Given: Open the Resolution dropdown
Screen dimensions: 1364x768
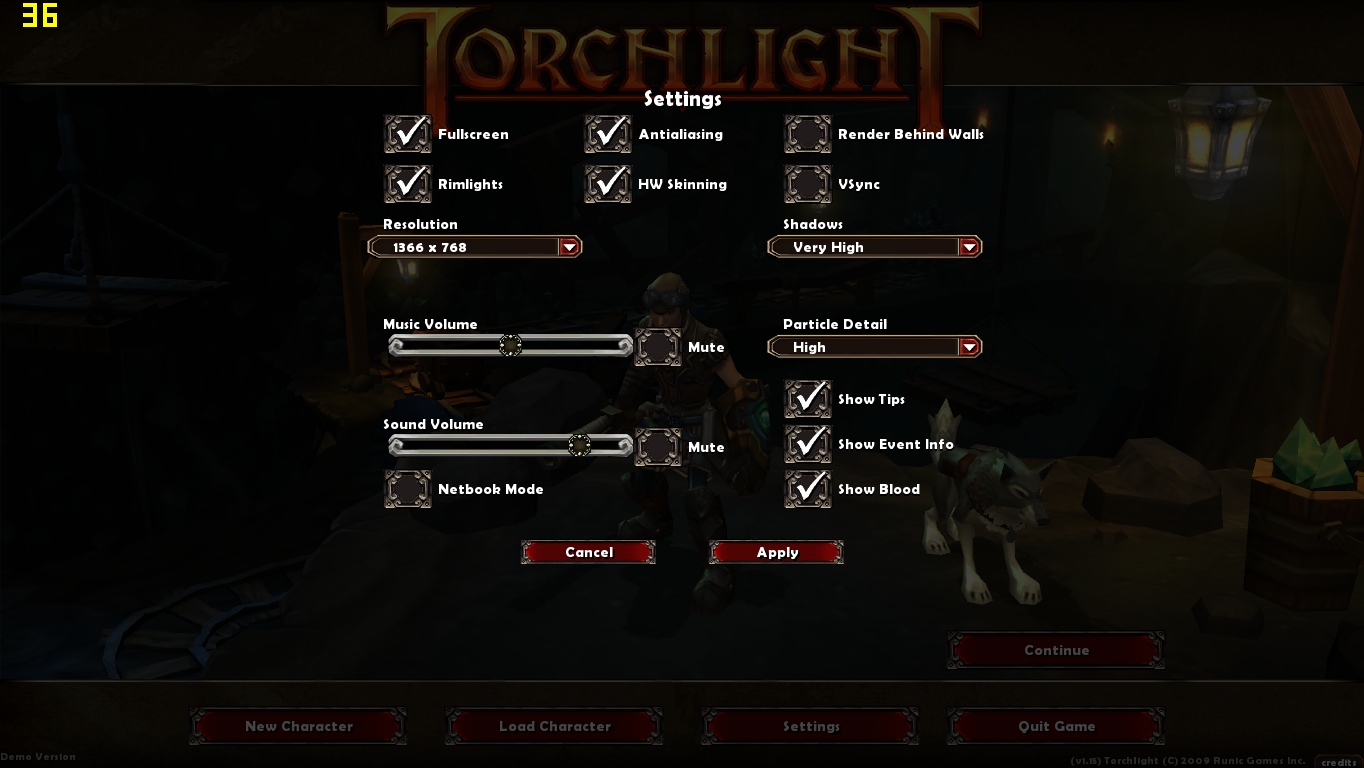Looking at the screenshot, I should [x=571, y=246].
